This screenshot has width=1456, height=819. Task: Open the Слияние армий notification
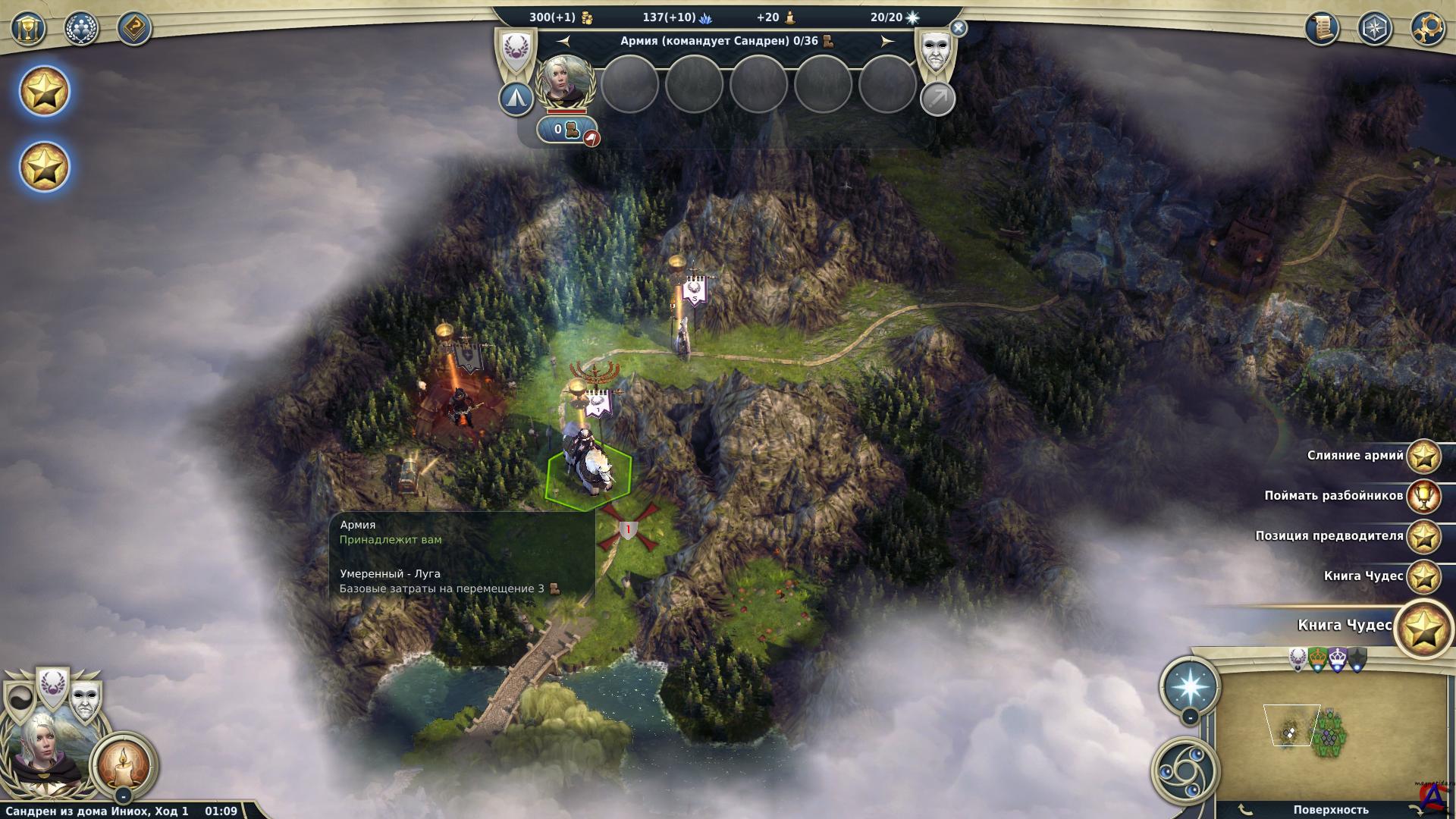click(x=1423, y=457)
